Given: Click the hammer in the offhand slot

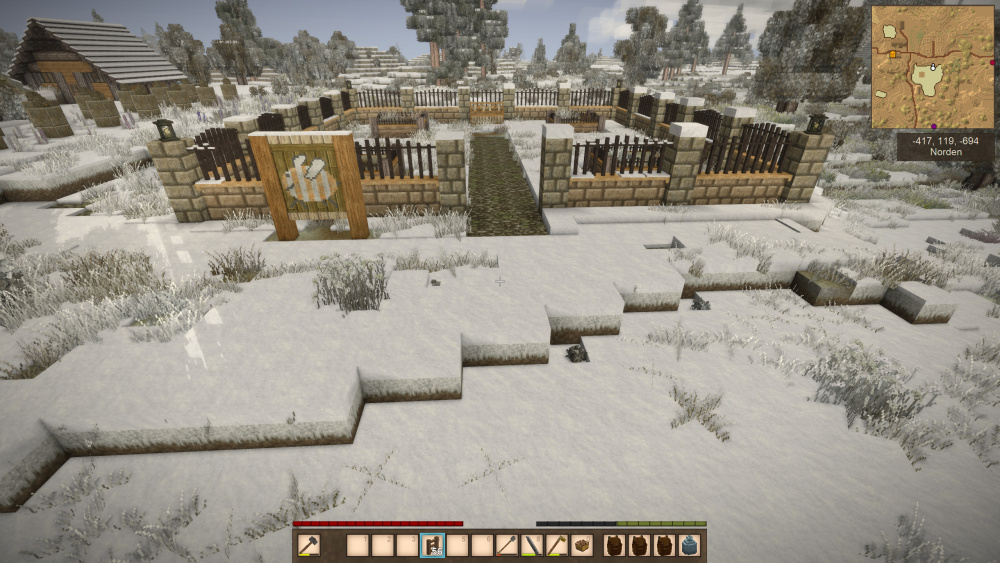Looking at the screenshot, I should (309, 545).
